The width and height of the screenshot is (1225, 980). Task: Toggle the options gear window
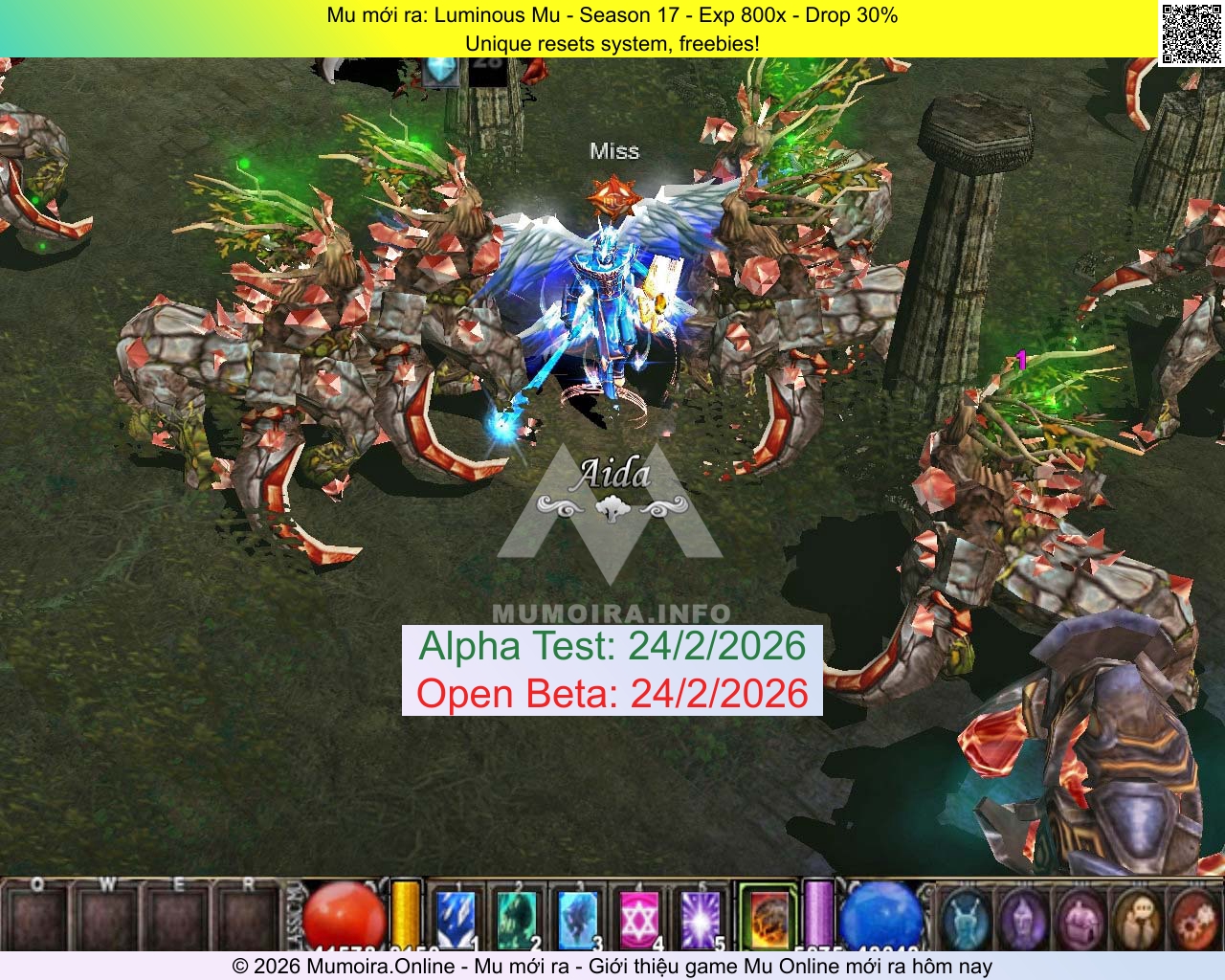(x=1194, y=919)
